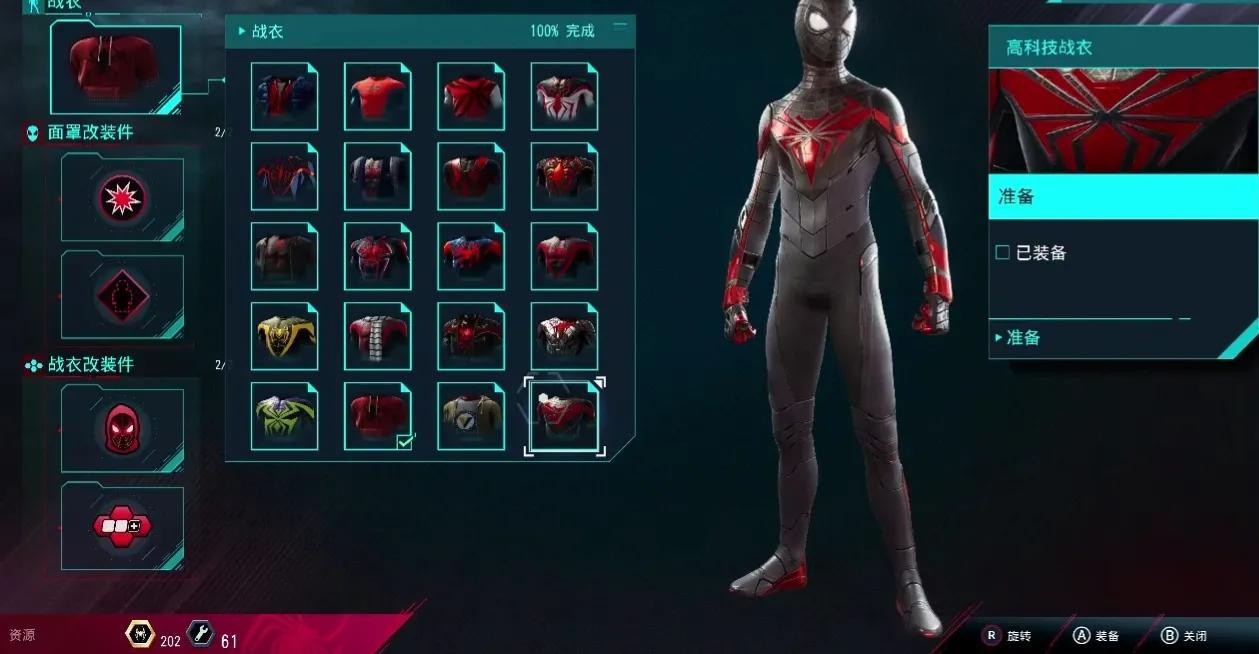The height and width of the screenshot is (654, 1259).
Task: Choose the red diamond silhouette visor mod
Action: (122, 297)
